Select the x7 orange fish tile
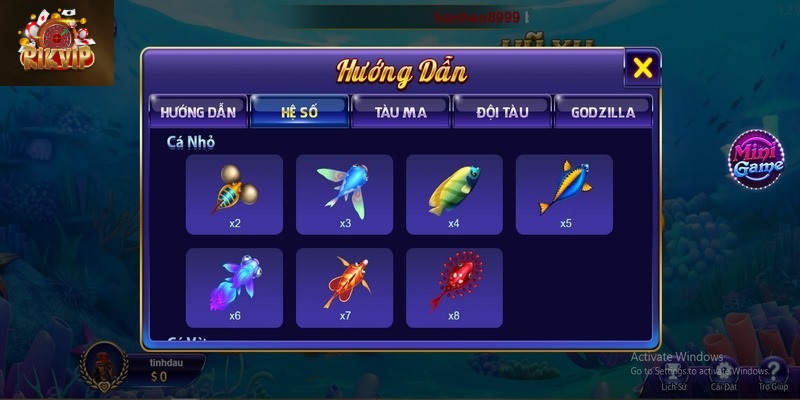This screenshot has height=400, width=800. [344, 287]
